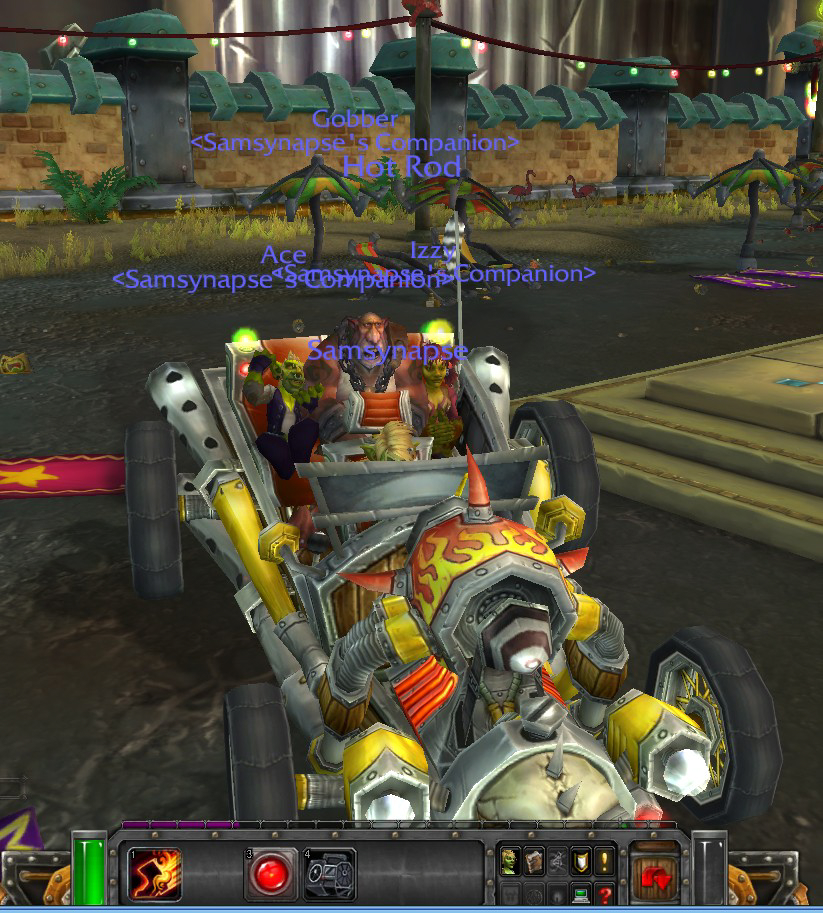Use the boombox radio ability
This screenshot has width=823, height=913.
pyautogui.click(x=329, y=874)
